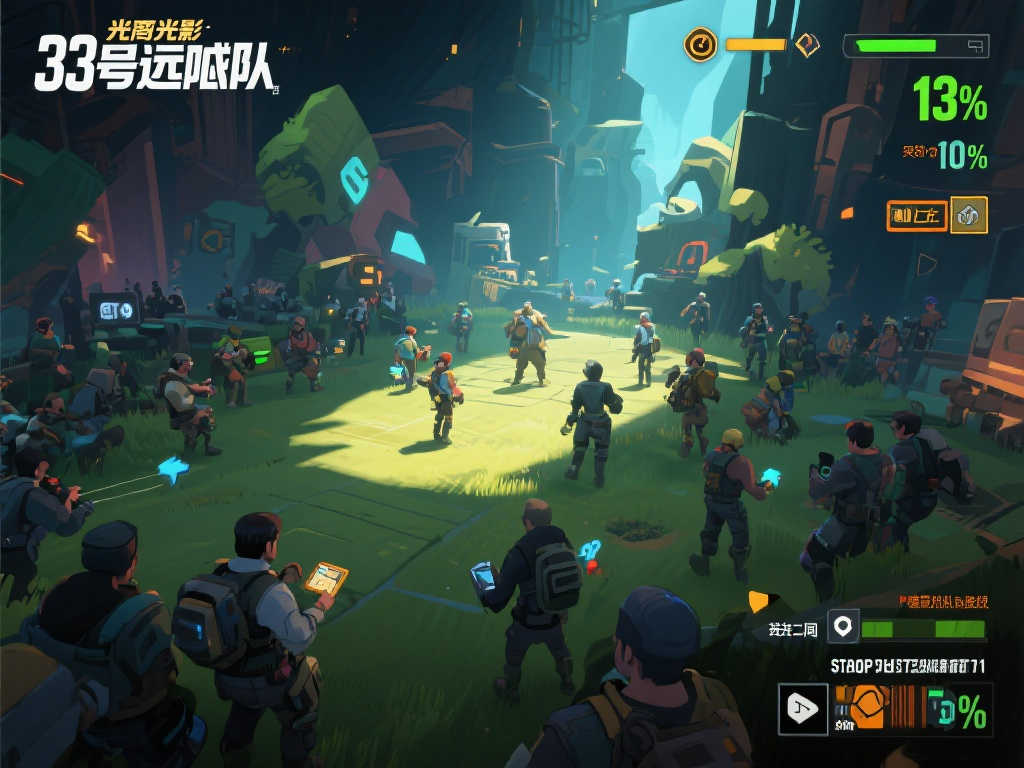Click the white arrow tag icon
The image size is (1024, 768).
[803, 709]
